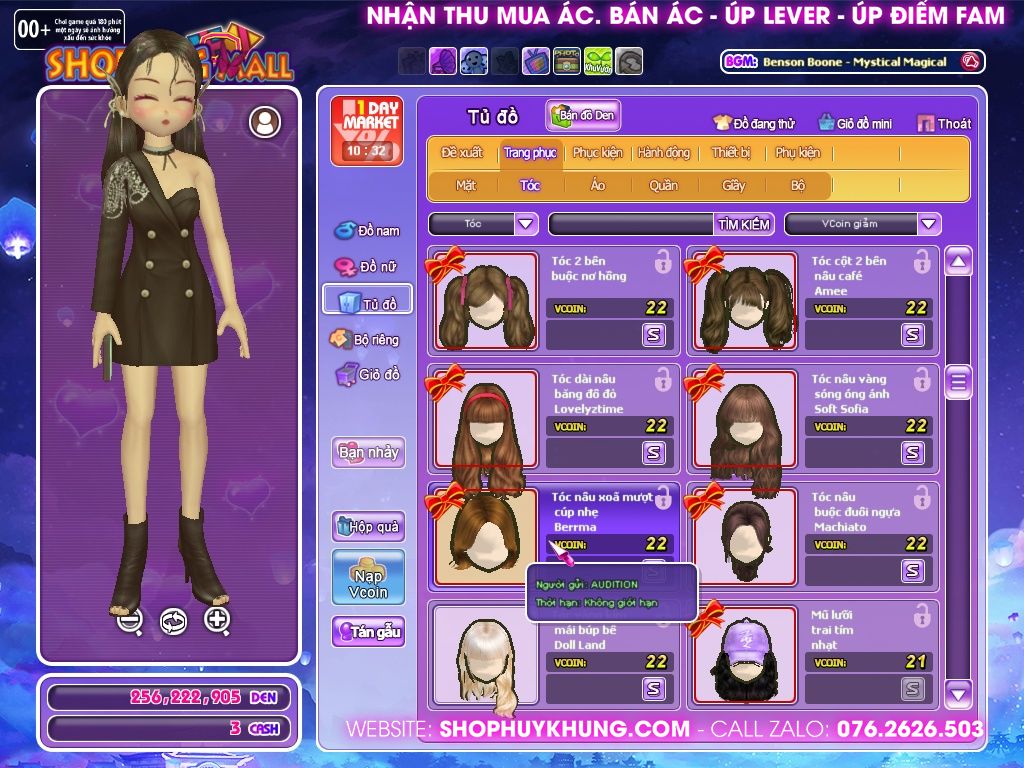Screen dimensions: 1024x768
Task: Select the Hành động tab
Action: click(664, 153)
